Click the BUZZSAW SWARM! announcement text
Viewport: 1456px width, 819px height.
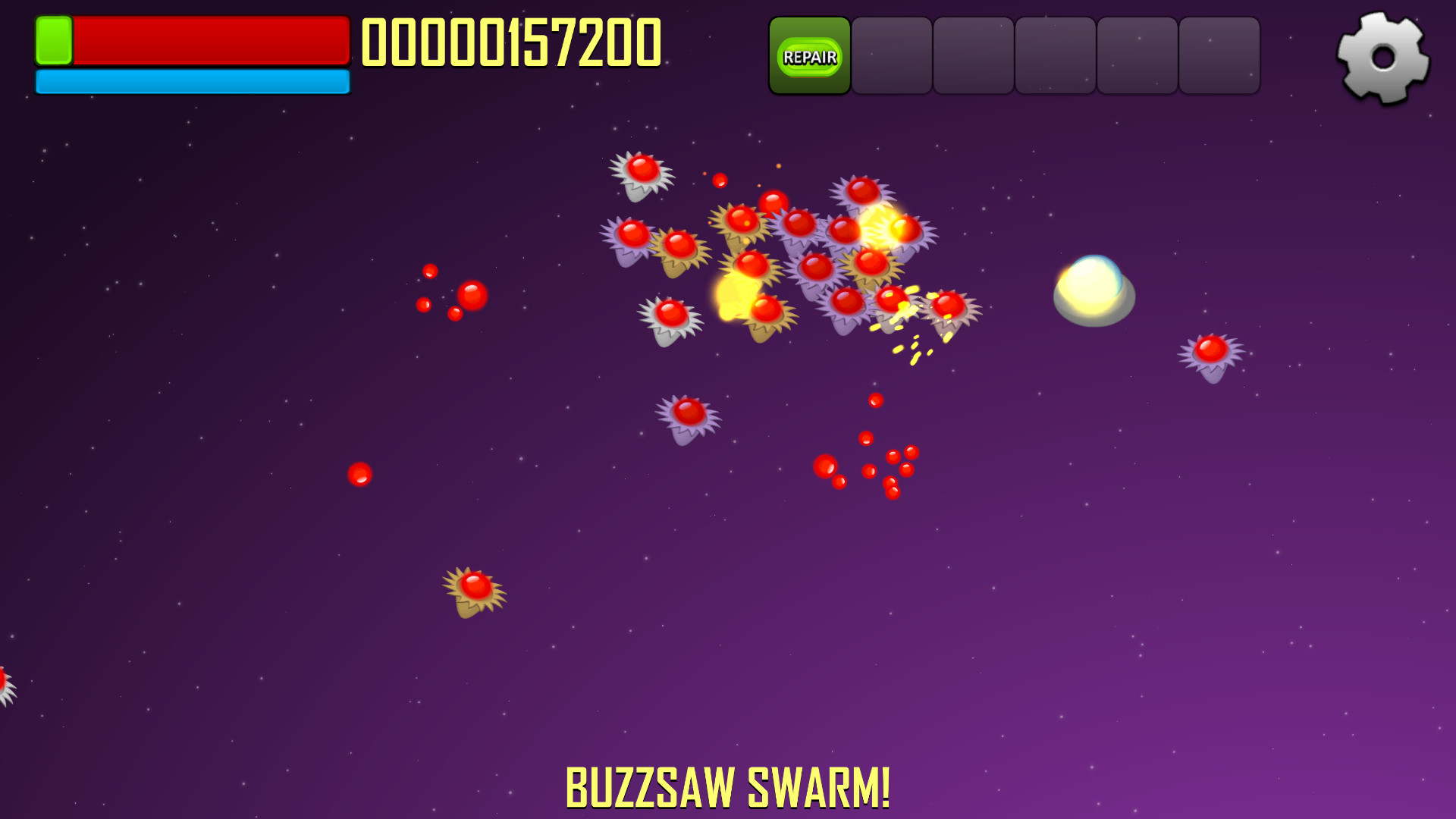click(x=730, y=786)
